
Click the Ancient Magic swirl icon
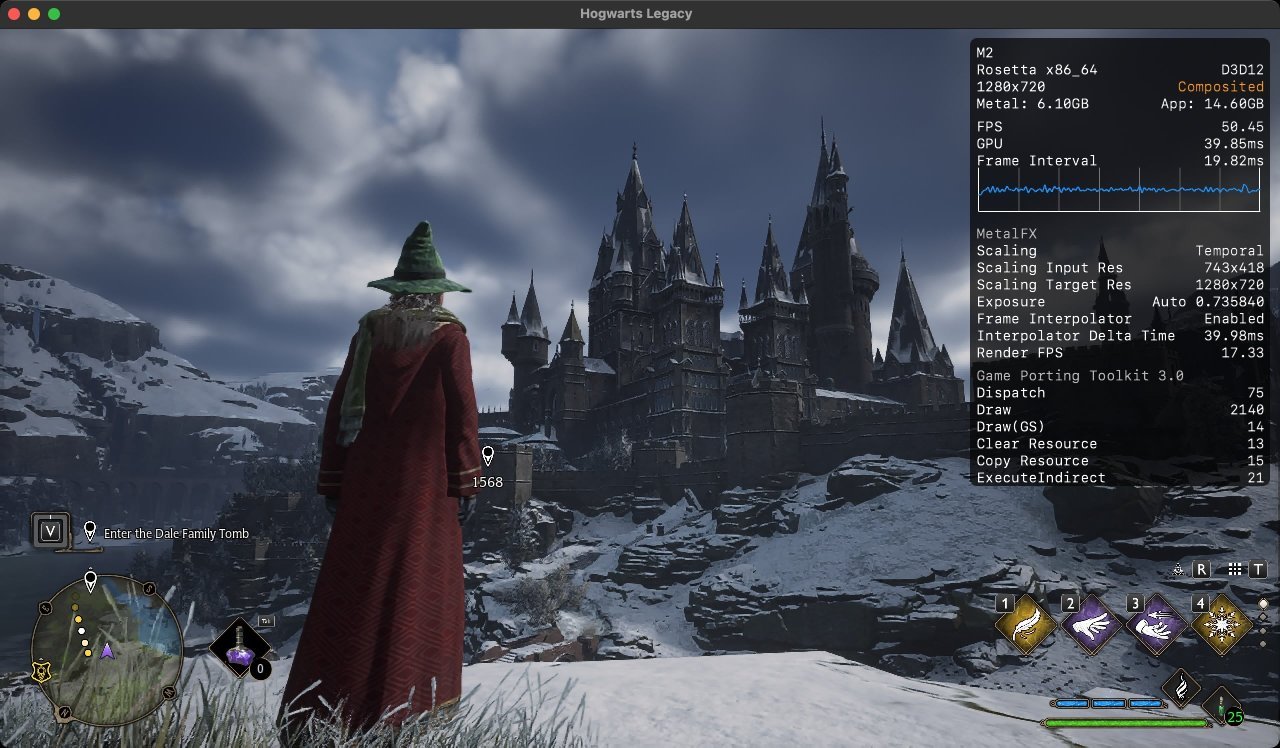pyautogui.click(x=1182, y=688)
